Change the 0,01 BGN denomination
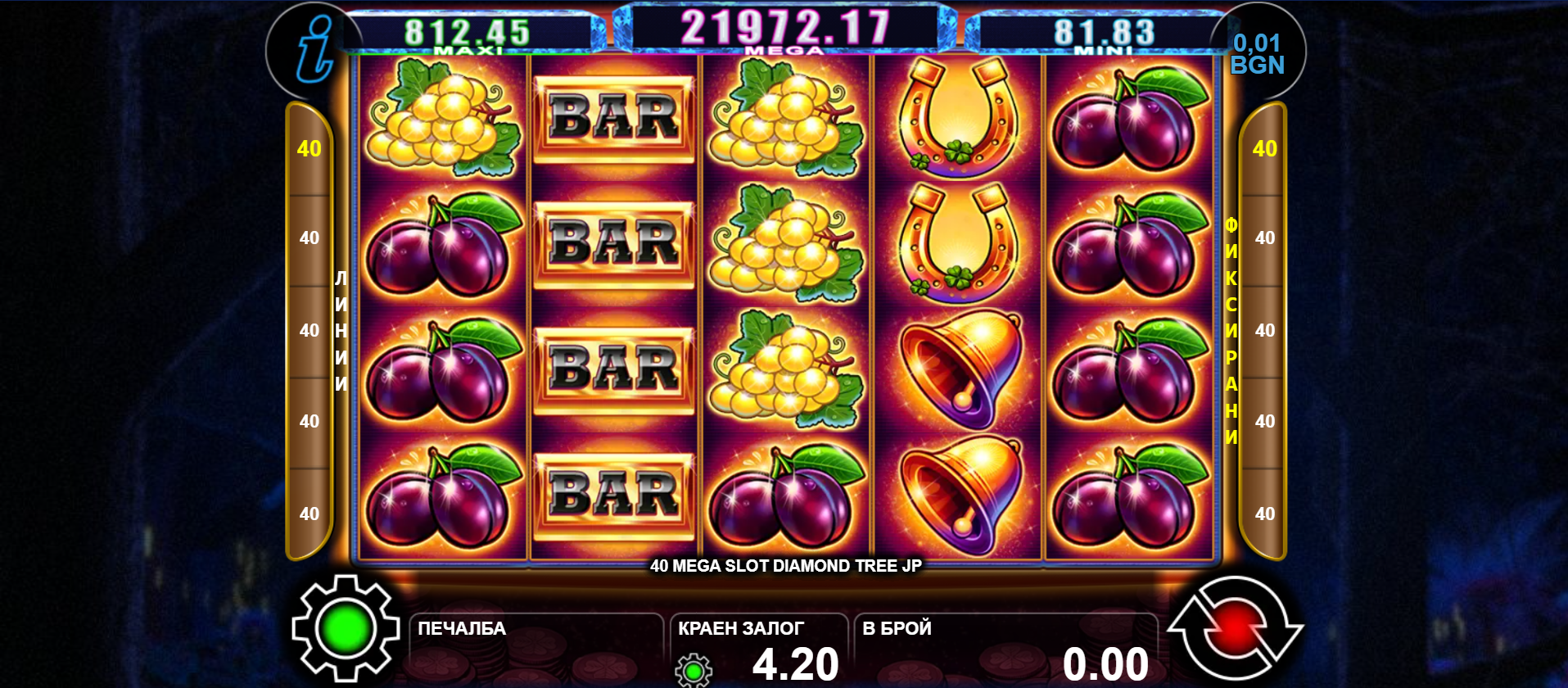The height and width of the screenshot is (688, 1568). coord(1258,54)
